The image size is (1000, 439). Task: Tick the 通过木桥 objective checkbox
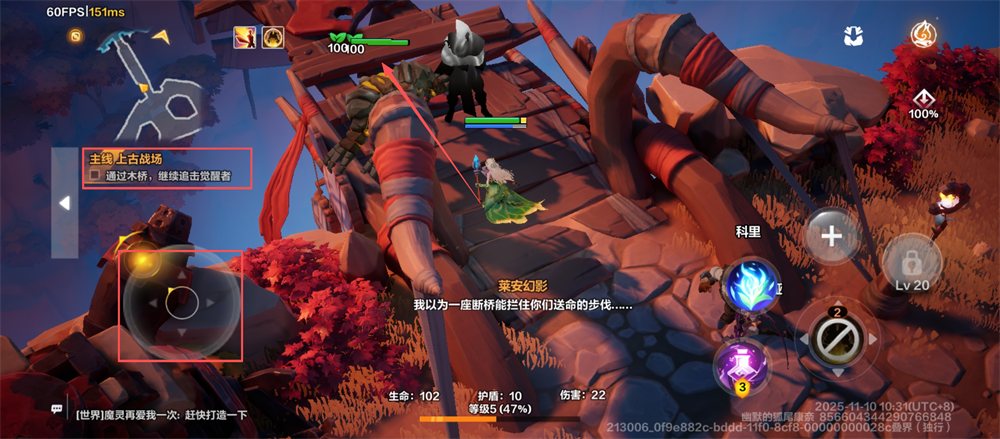94,176
